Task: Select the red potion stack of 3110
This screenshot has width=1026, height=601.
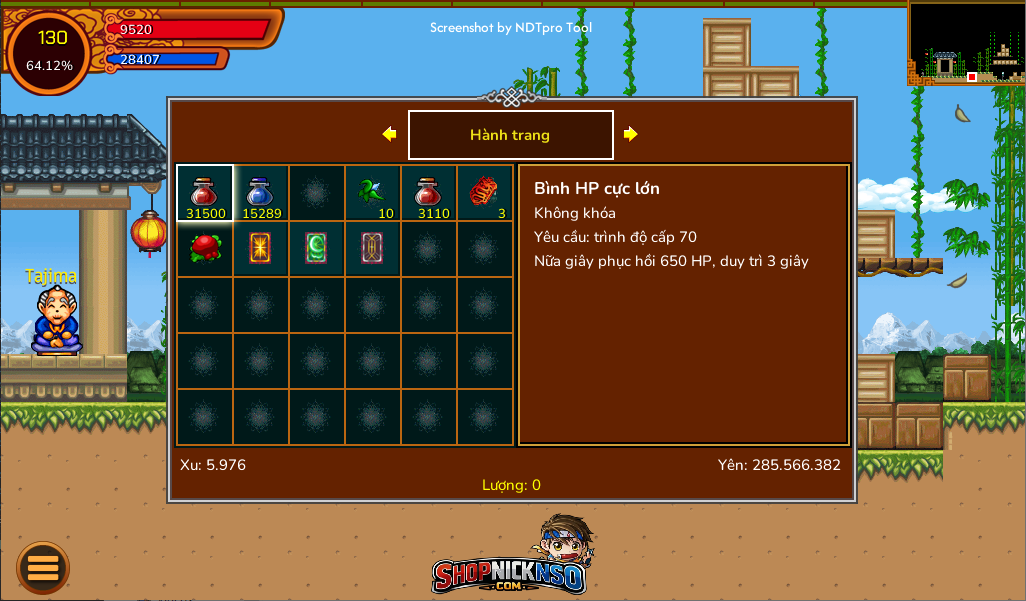Action: coord(429,193)
